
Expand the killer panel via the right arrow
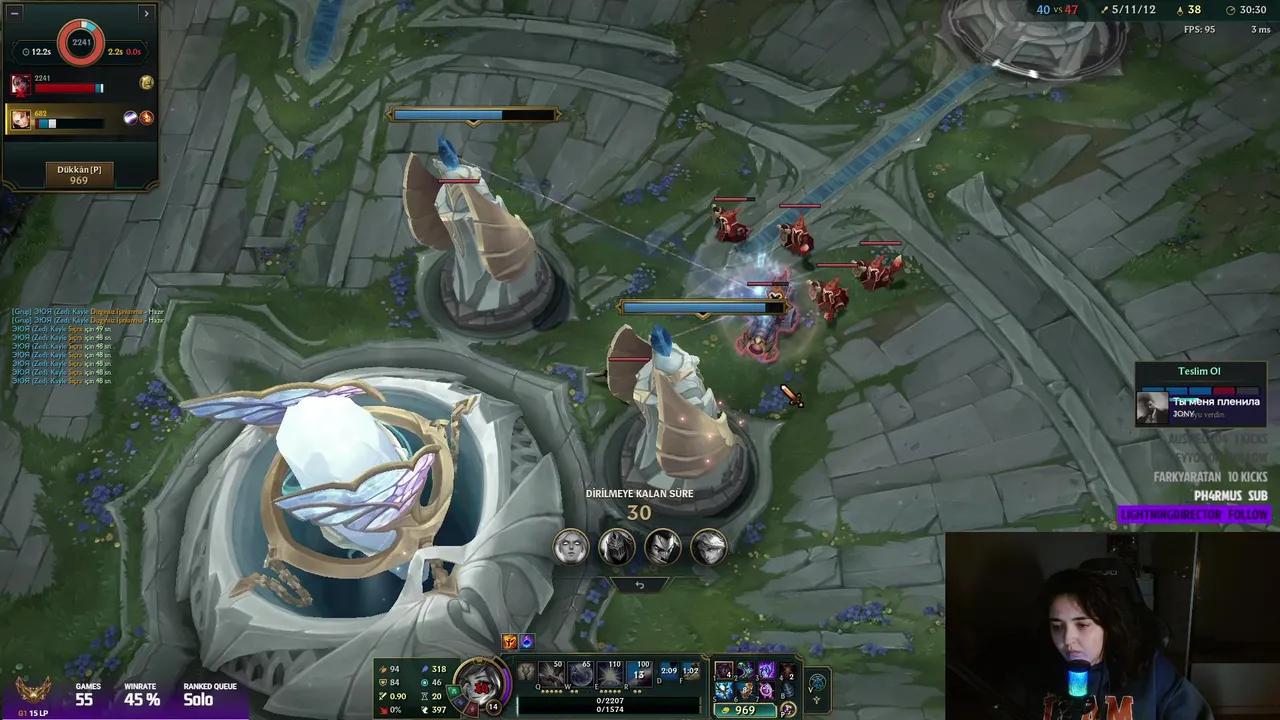coord(146,13)
